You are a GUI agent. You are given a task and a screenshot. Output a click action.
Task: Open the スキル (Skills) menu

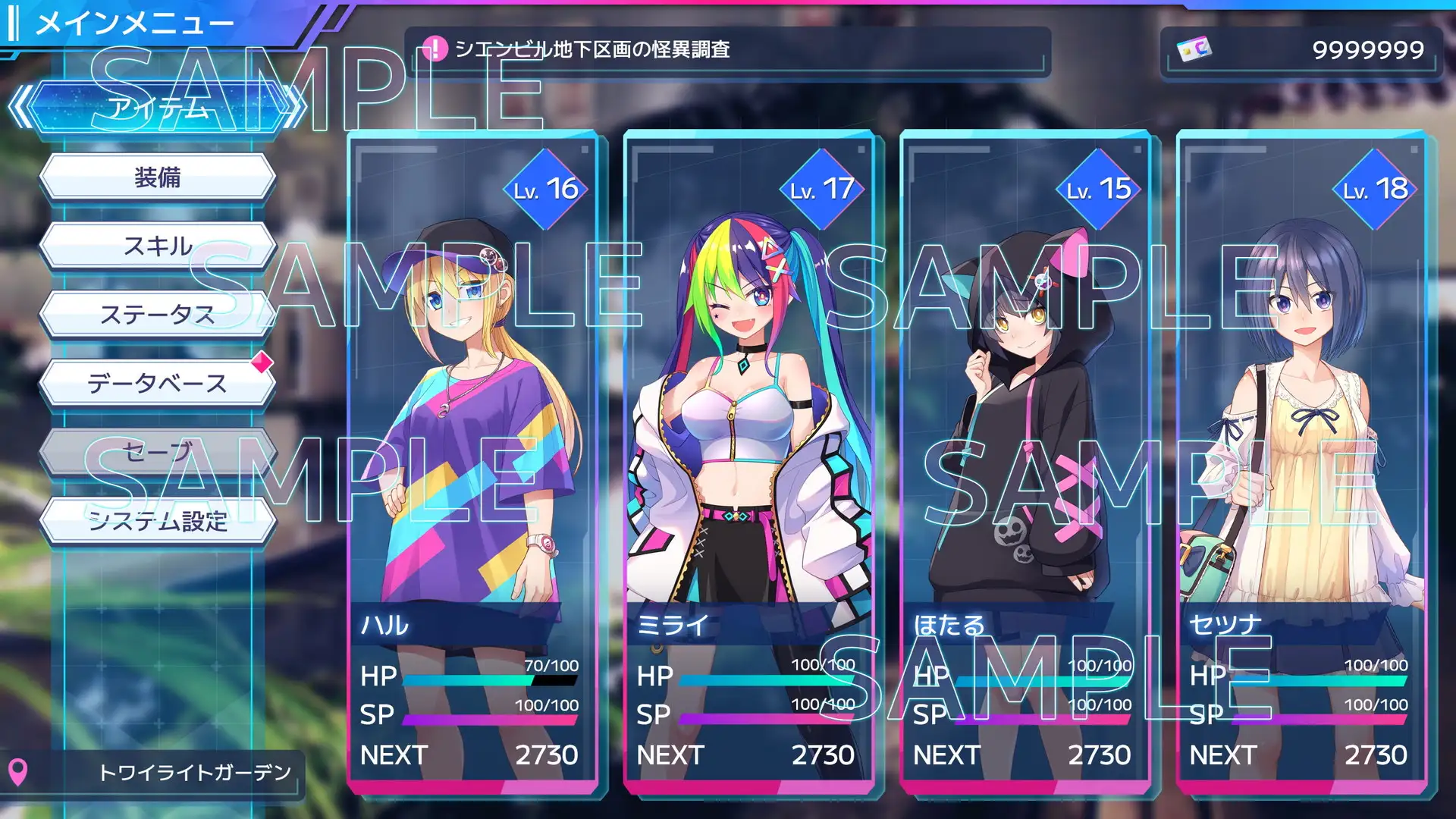coord(158,244)
